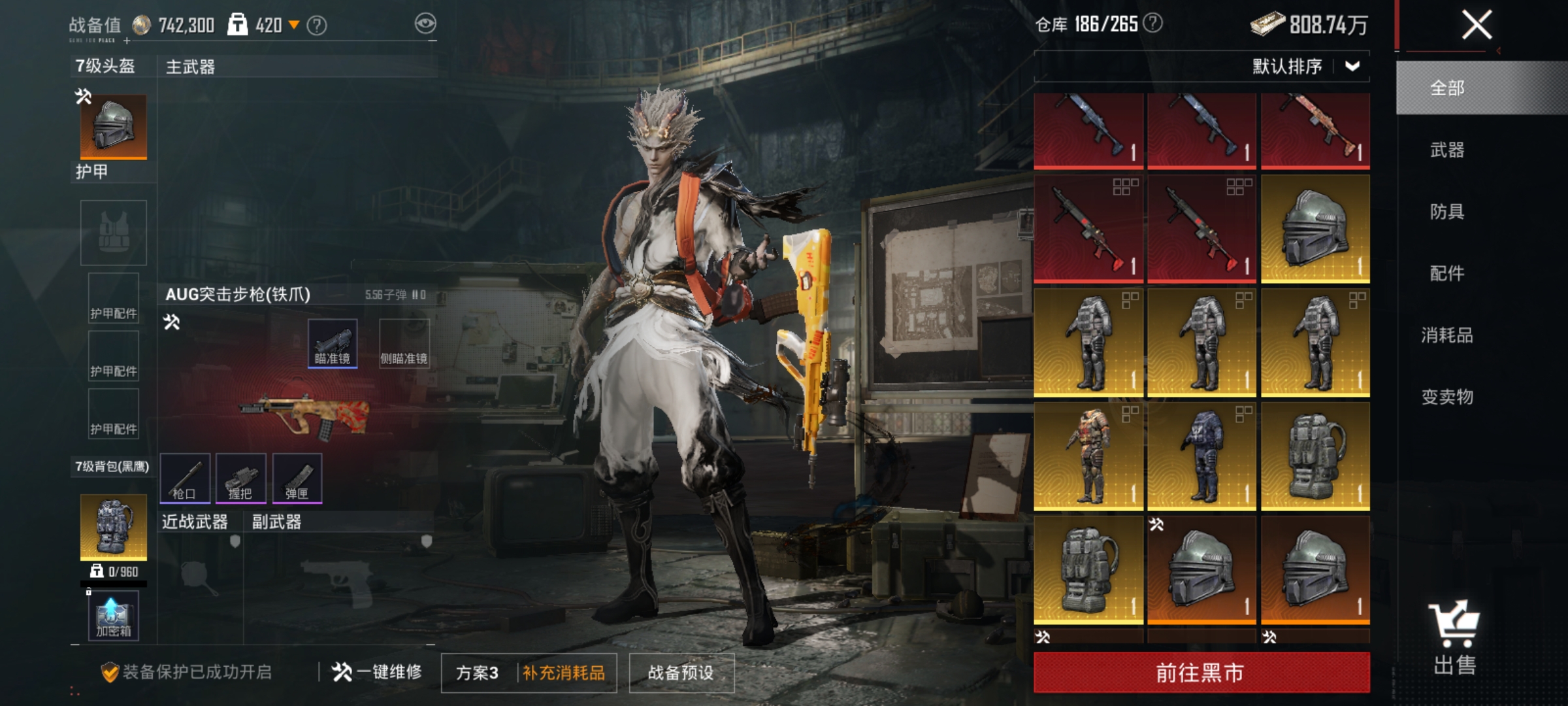Switch to the 武器 category tab
Image resolution: width=1568 pixels, height=706 pixels.
[x=1447, y=150]
